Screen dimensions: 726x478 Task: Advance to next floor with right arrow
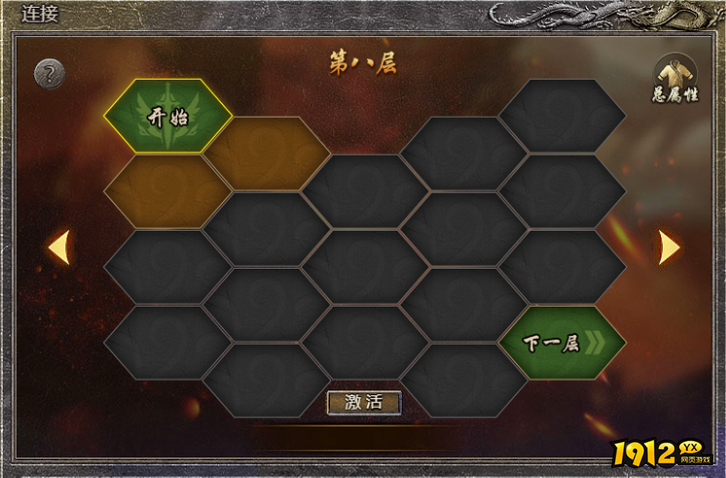pyautogui.click(x=668, y=247)
